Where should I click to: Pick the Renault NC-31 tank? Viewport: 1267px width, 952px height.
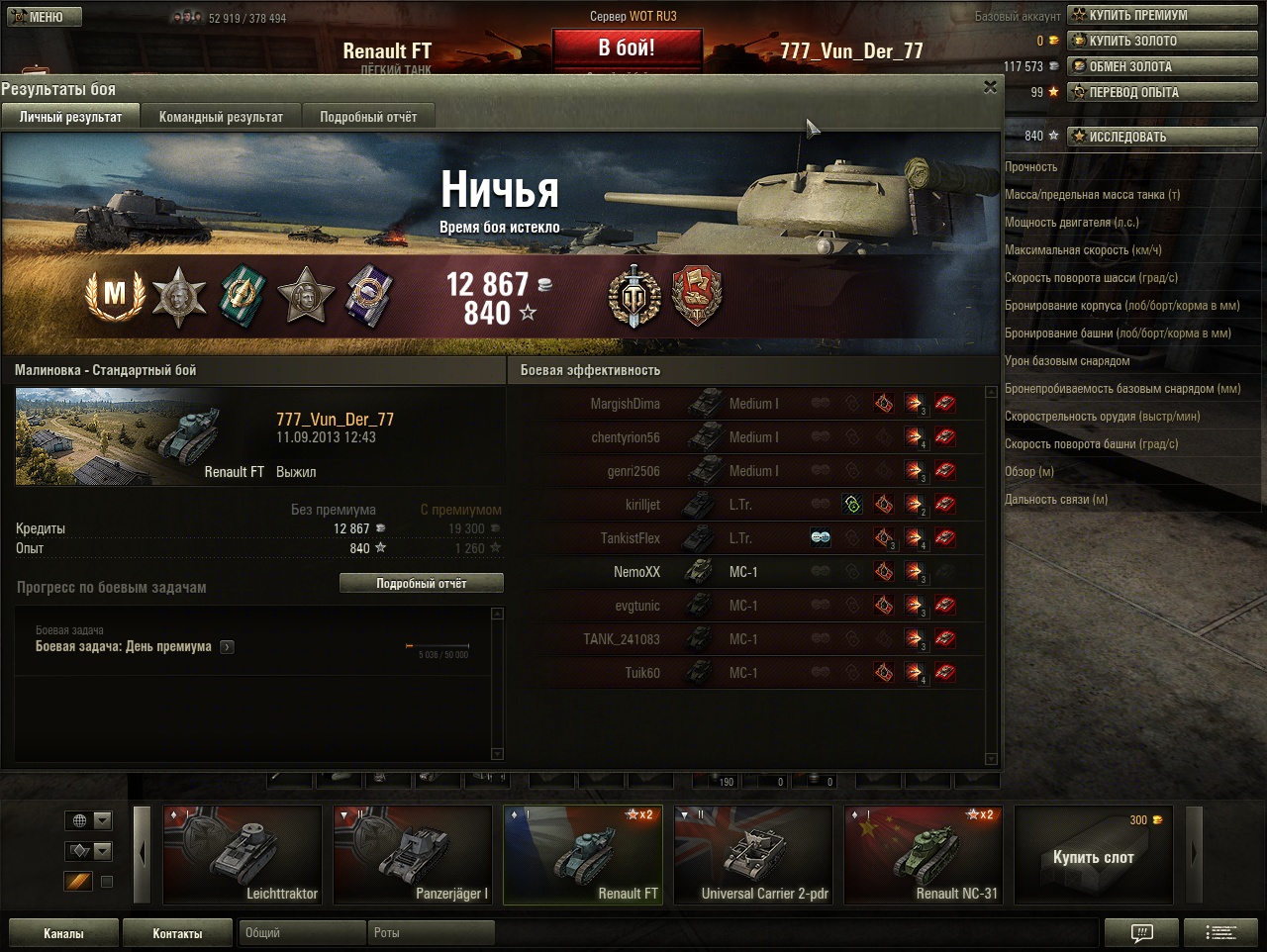[x=924, y=855]
